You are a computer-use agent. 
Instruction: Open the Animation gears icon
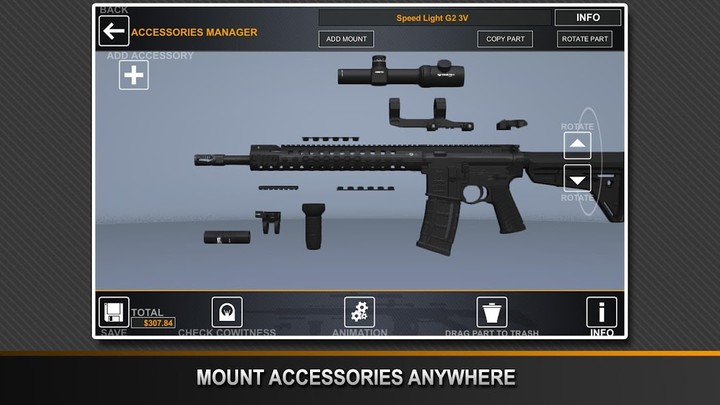pyautogui.click(x=359, y=312)
